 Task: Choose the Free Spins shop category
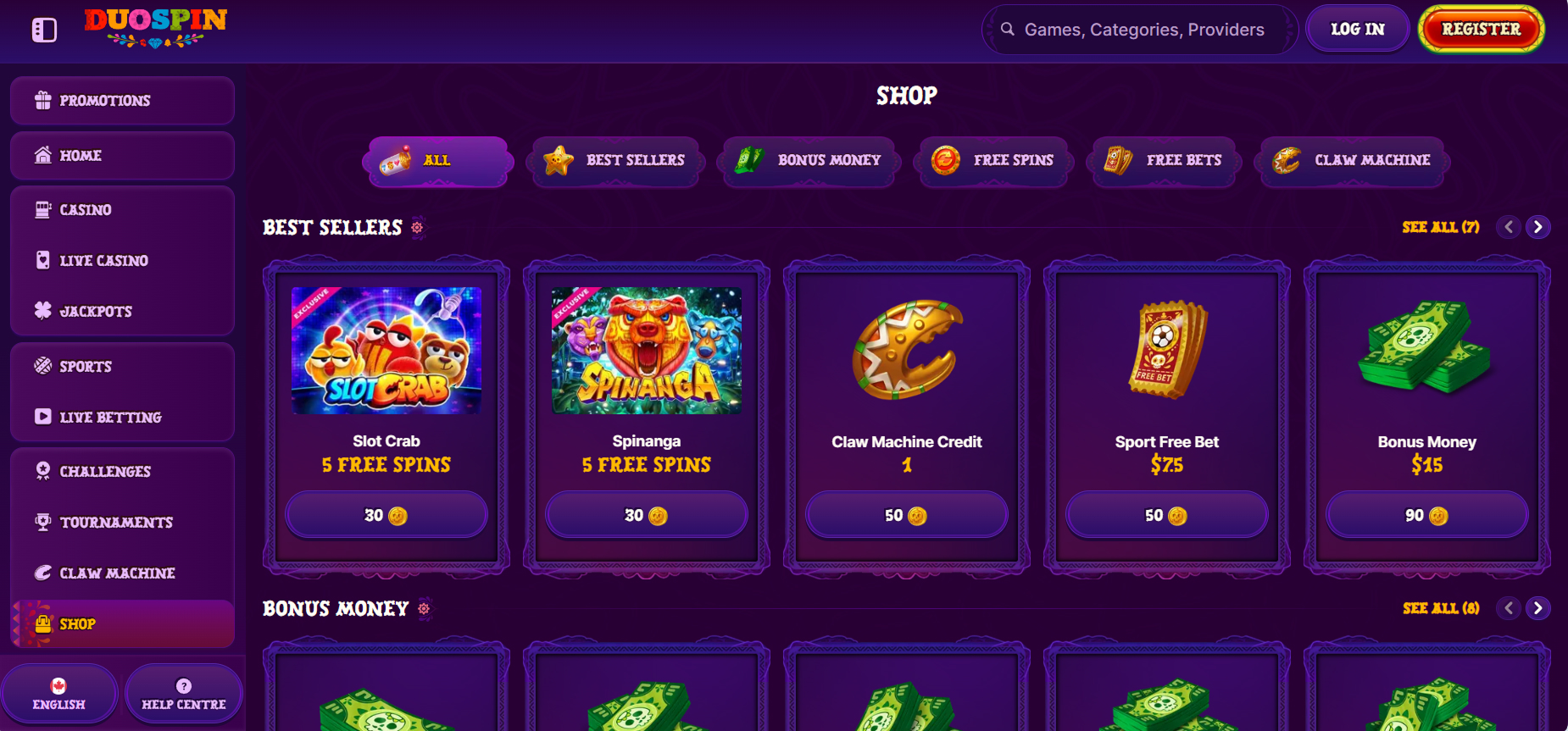(993, 160)
